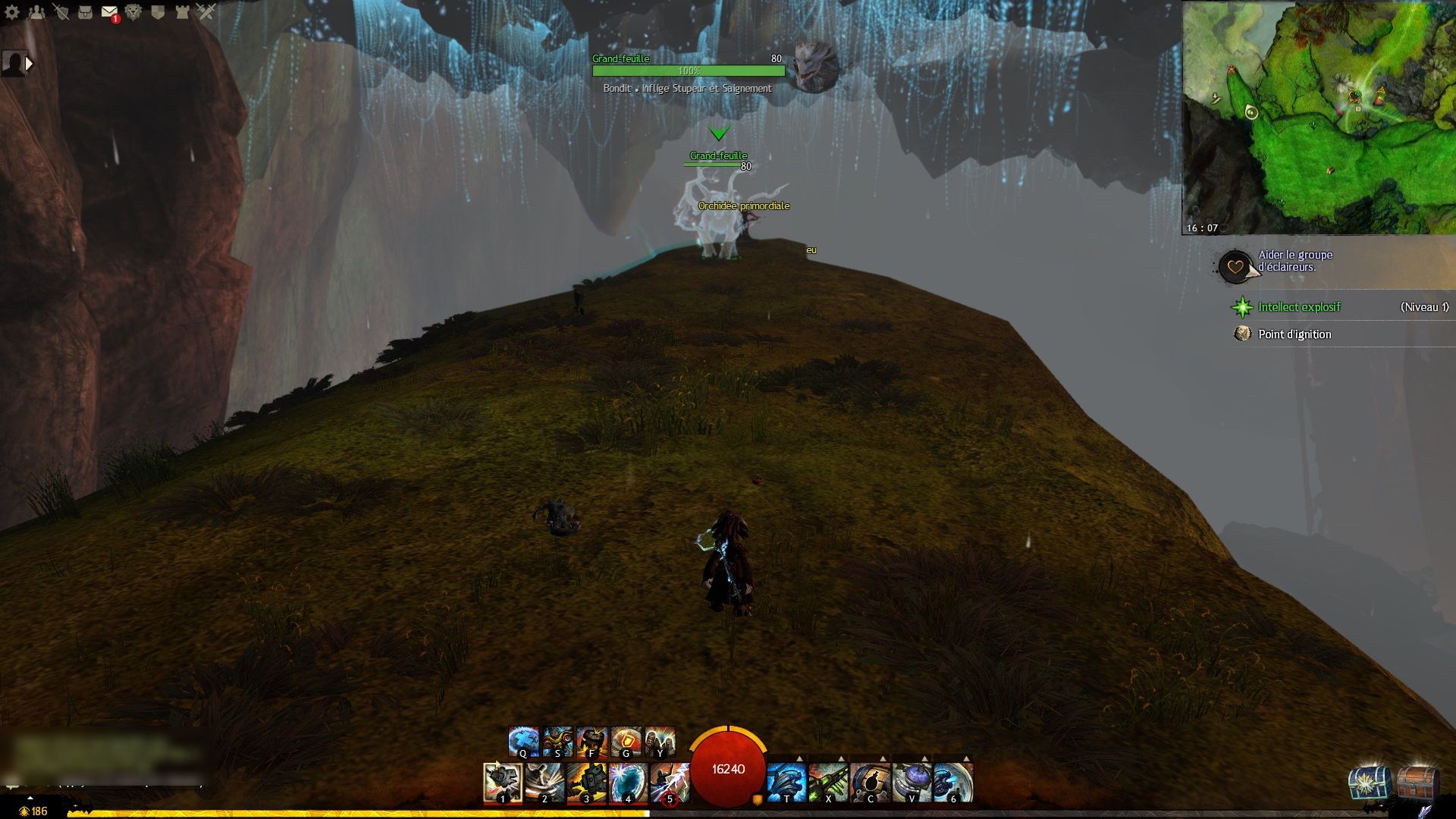Viewport: 1456px width, 819px height.
Task: Select the Aider le groupe d'éclaireurs objective
Action: [1294, 261]
